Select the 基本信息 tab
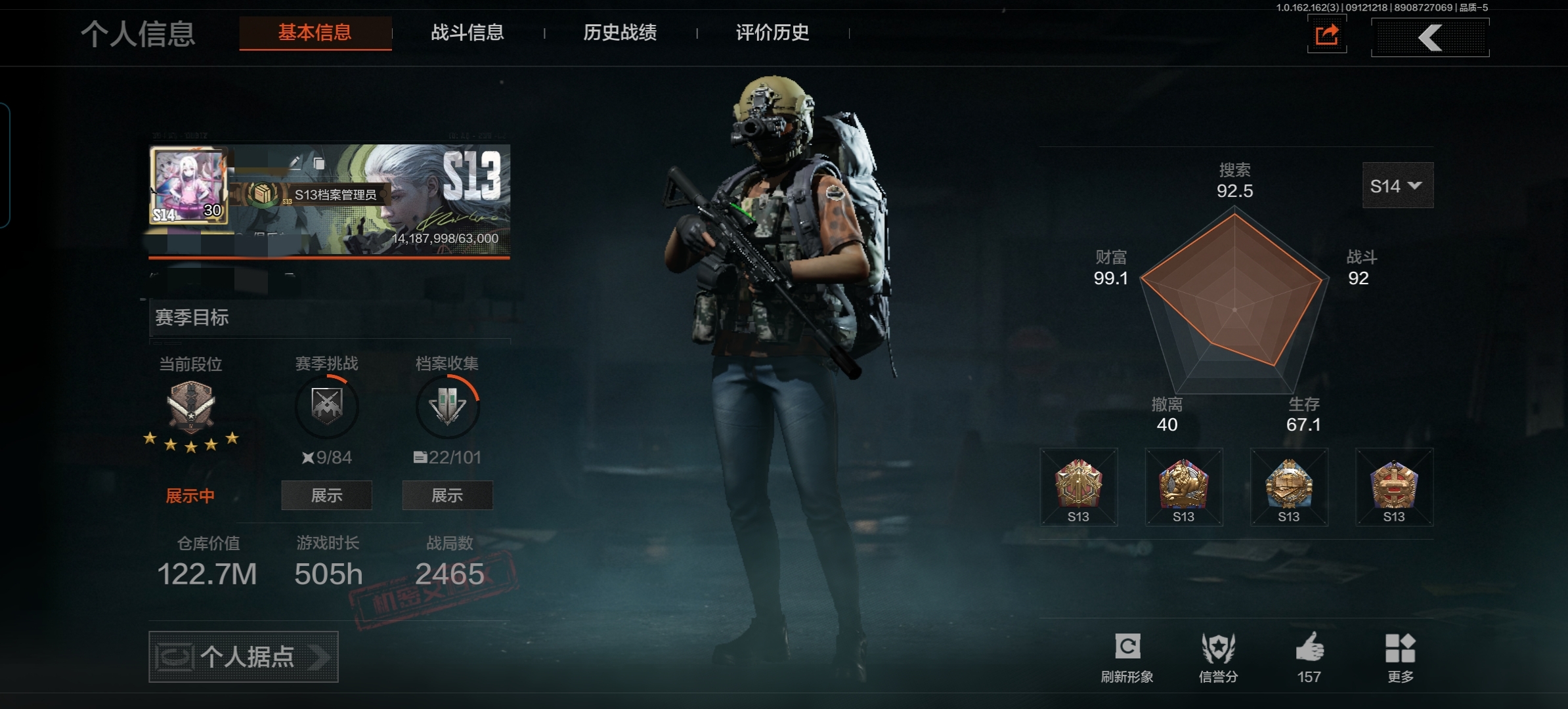The width and height of the screenshot is (1568, 709). [x=315, y=33]
